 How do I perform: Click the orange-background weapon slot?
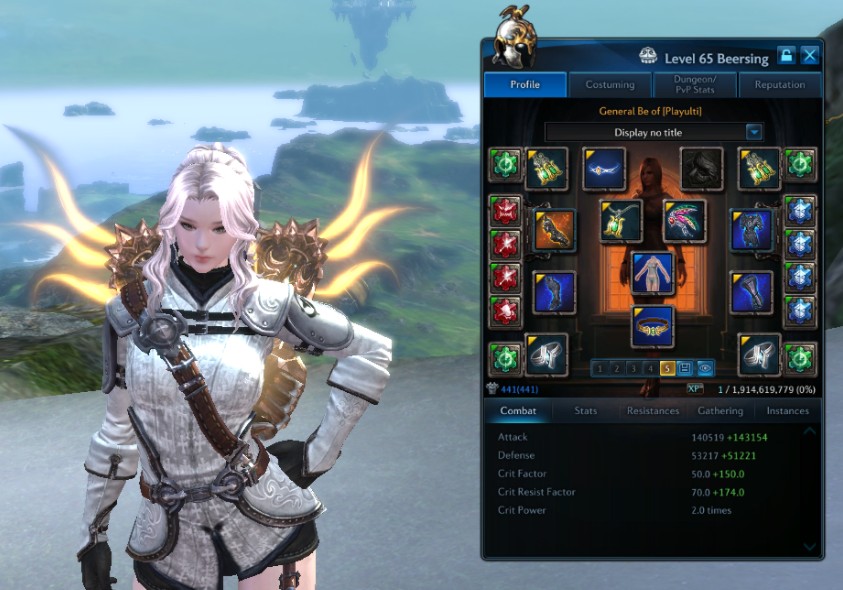click(554, 230)
